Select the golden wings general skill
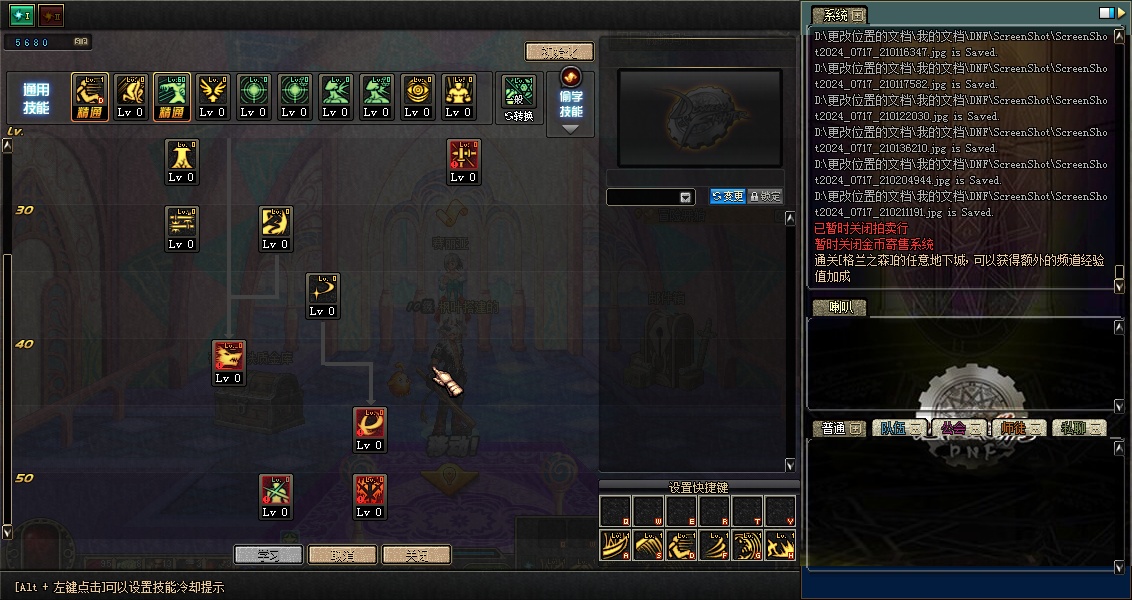The height and width of the screenshot is (600, 1132). point(213,91)
